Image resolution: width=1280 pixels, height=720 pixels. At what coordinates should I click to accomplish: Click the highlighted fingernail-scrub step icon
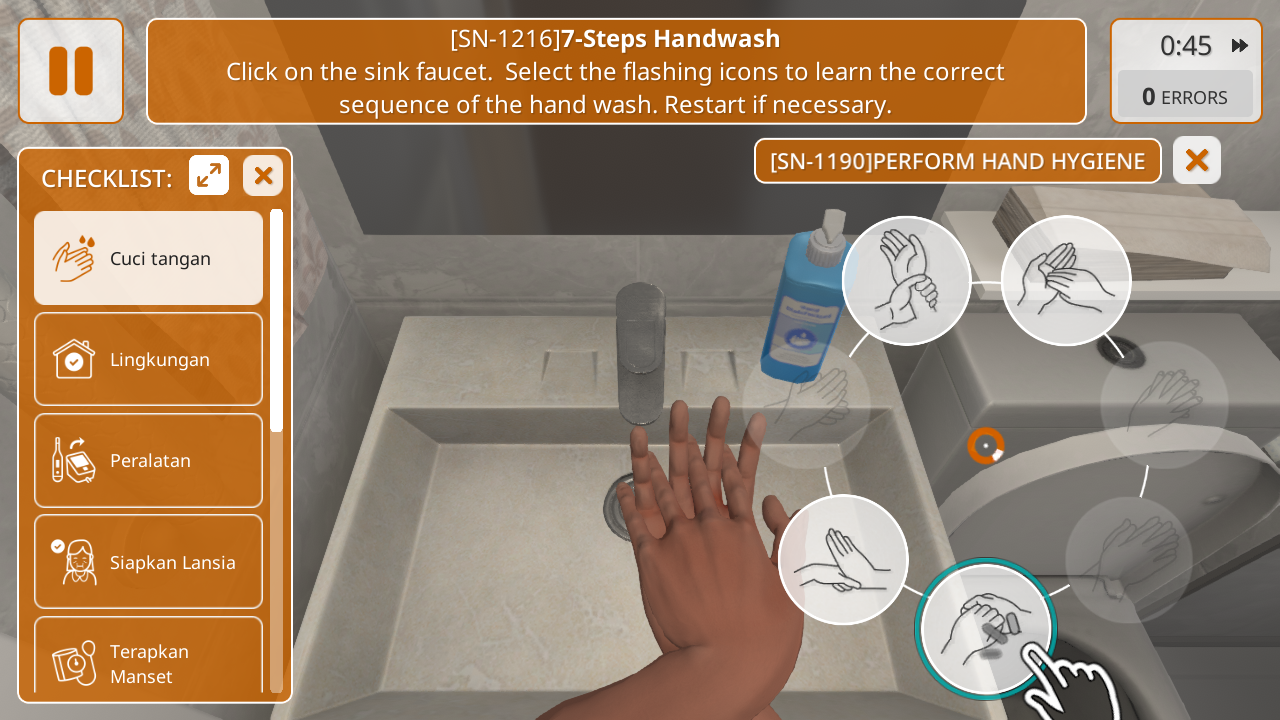[x=986, y=628]
